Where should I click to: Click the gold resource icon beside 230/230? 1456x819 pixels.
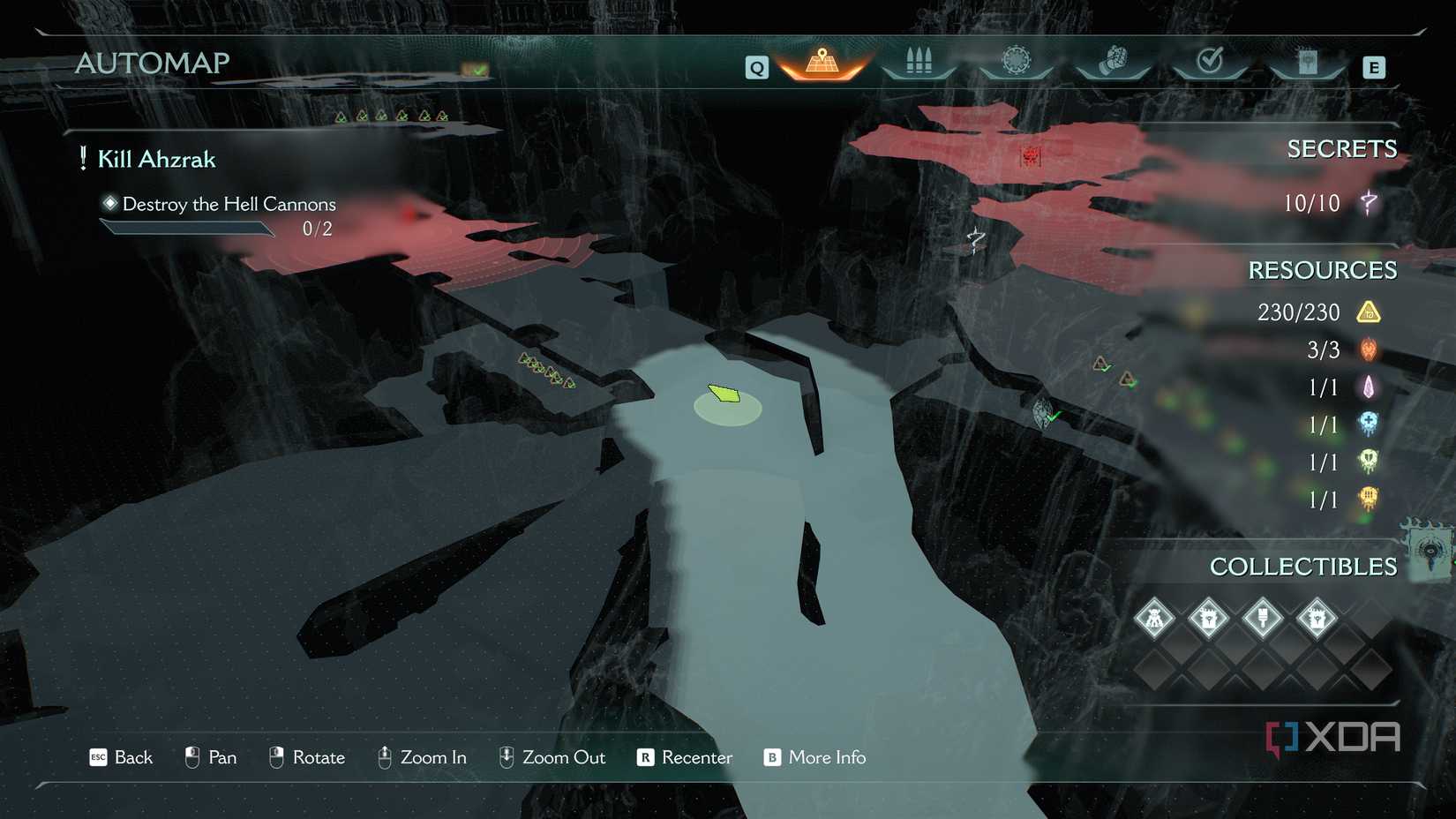point(1369,312)
